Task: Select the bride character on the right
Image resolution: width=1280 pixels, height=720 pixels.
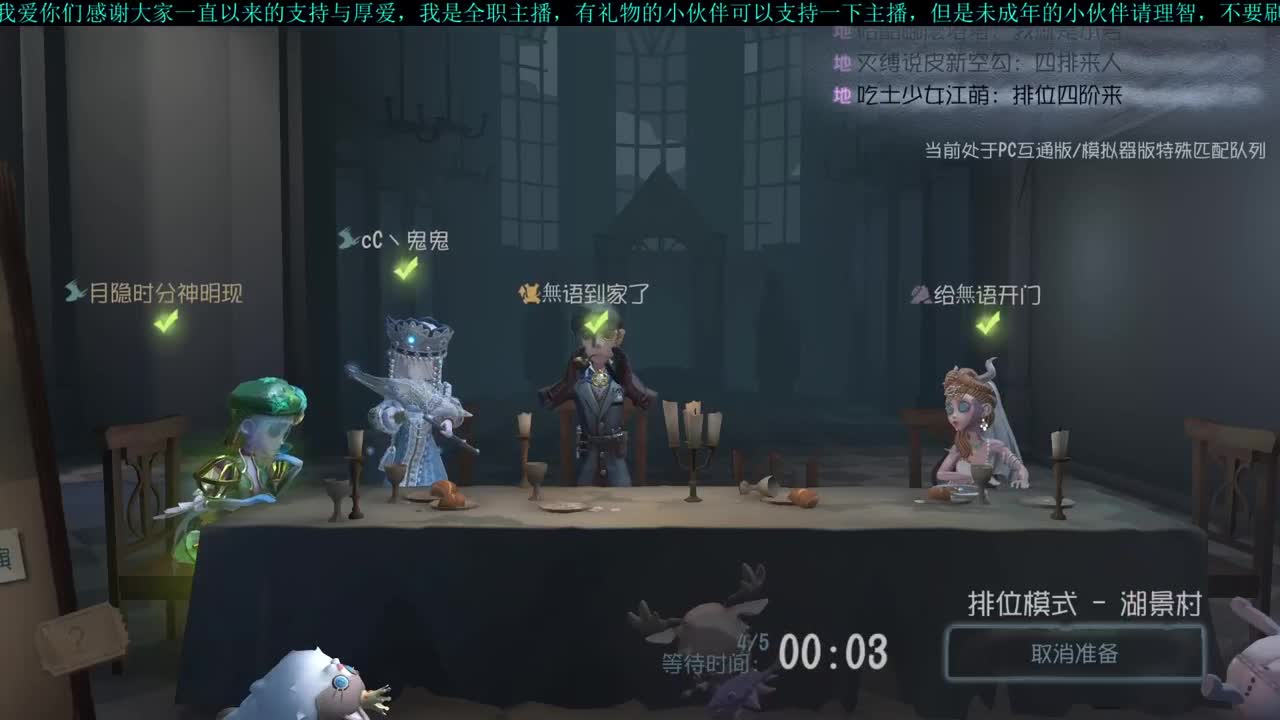Action: click(x=963, y=430)
